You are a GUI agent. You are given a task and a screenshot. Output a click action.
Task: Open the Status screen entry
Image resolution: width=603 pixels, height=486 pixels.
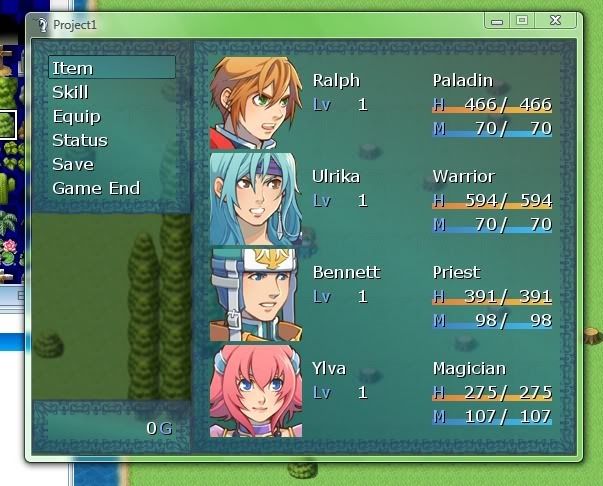click(x=80, y=140)
